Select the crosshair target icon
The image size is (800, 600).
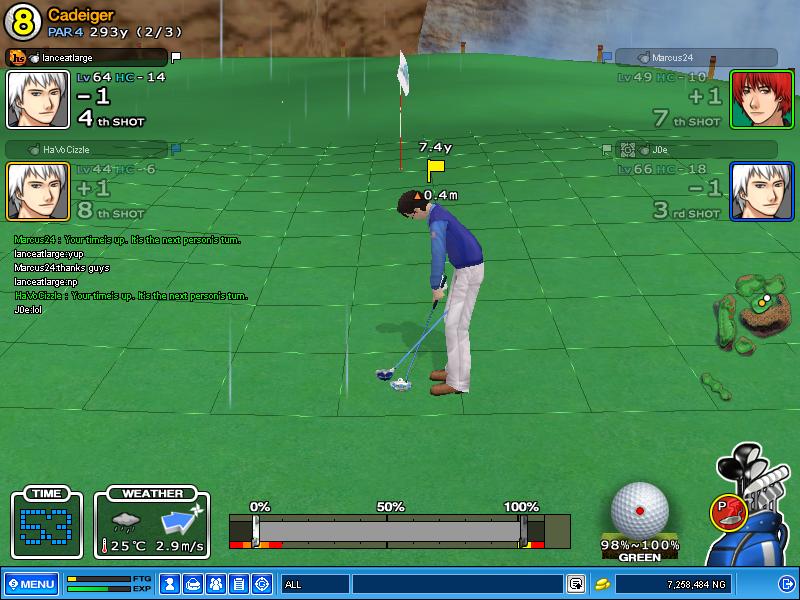tap(262, 584)
